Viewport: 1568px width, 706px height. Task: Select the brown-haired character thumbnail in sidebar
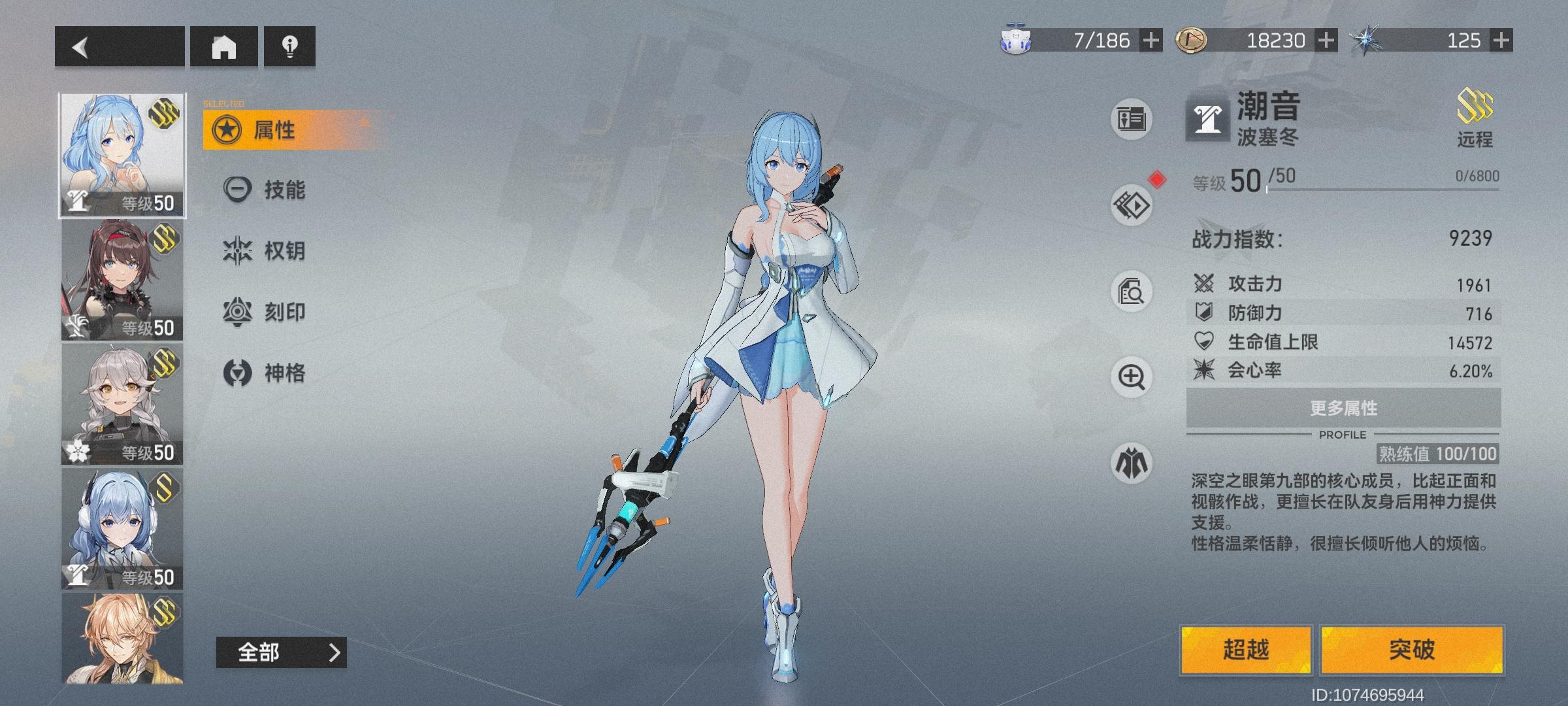122,281
